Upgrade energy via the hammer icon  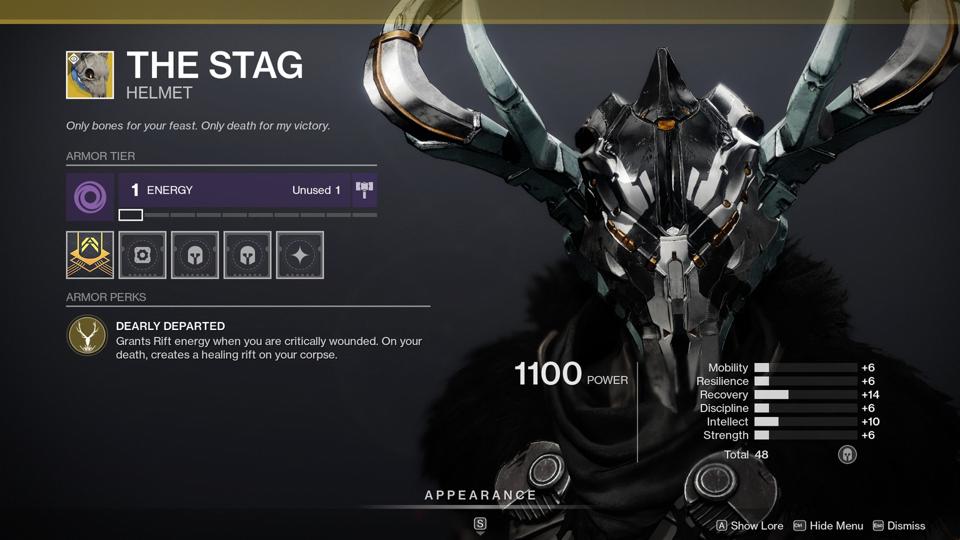click(x=364, y=190)
